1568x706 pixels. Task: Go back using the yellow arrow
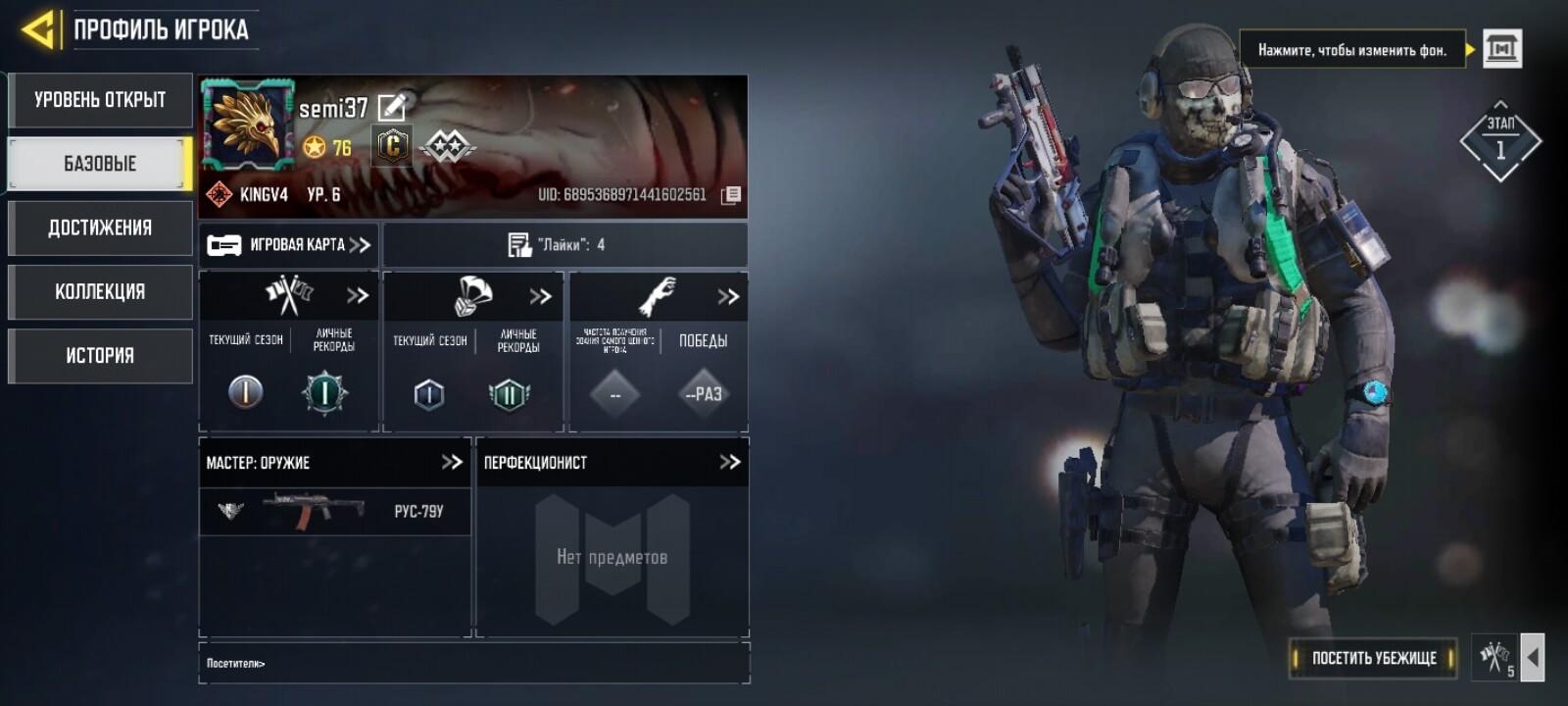click(x=37, y=29)
